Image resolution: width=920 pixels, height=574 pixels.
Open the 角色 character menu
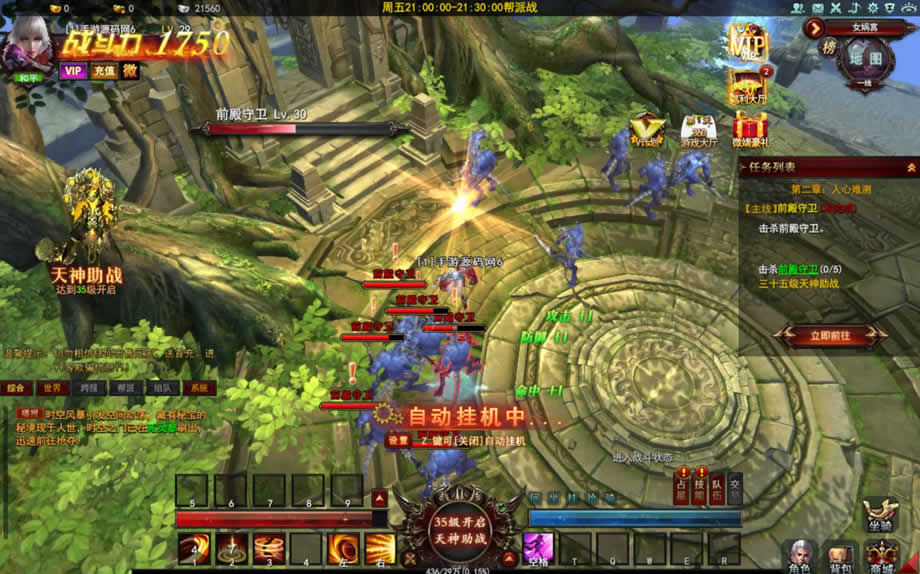pyautogui.click(x=799, y=555)
